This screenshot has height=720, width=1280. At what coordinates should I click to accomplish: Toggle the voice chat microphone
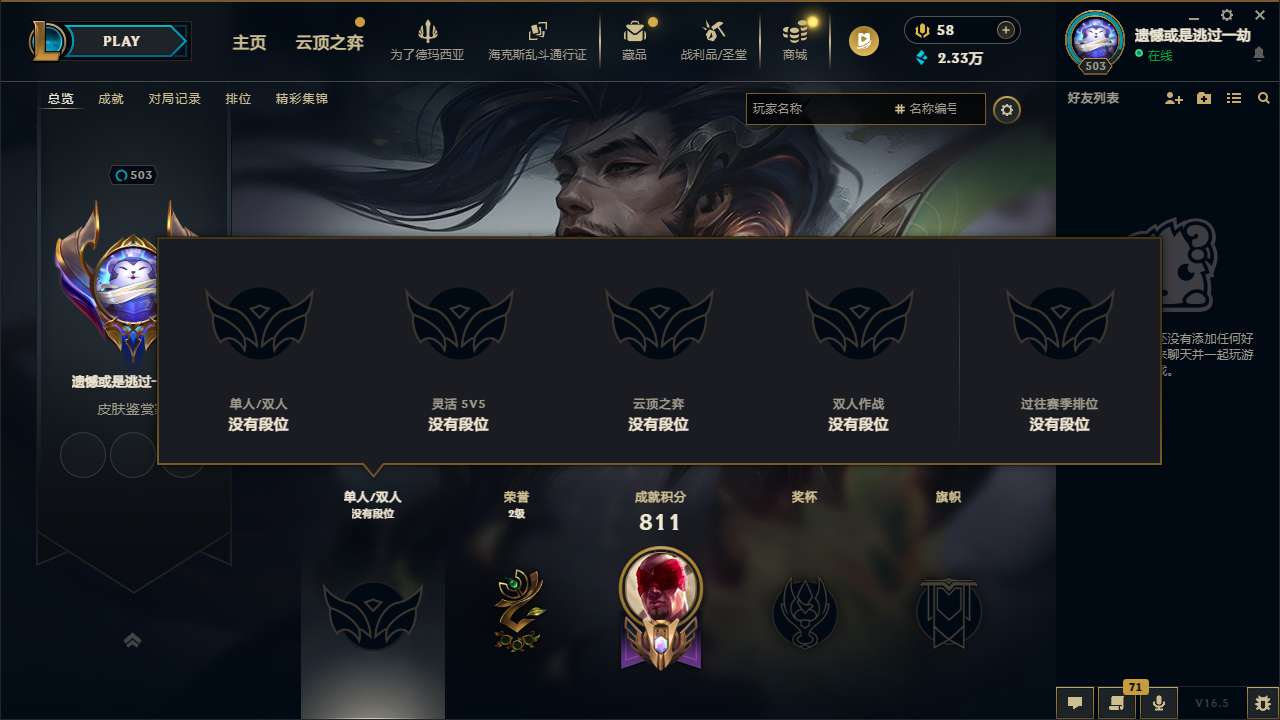pos(1158,703)
